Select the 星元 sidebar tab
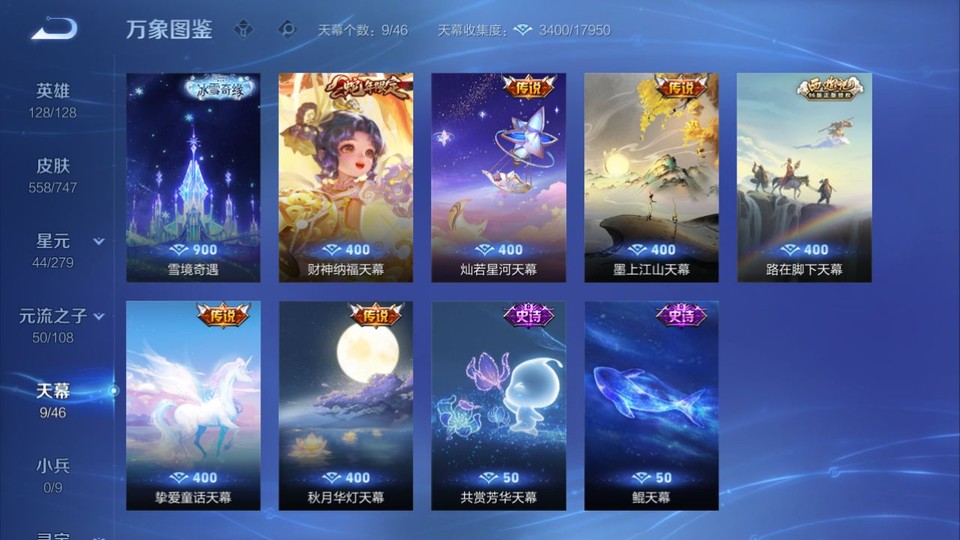Screen dimensions: 960x540 [53, 249]
